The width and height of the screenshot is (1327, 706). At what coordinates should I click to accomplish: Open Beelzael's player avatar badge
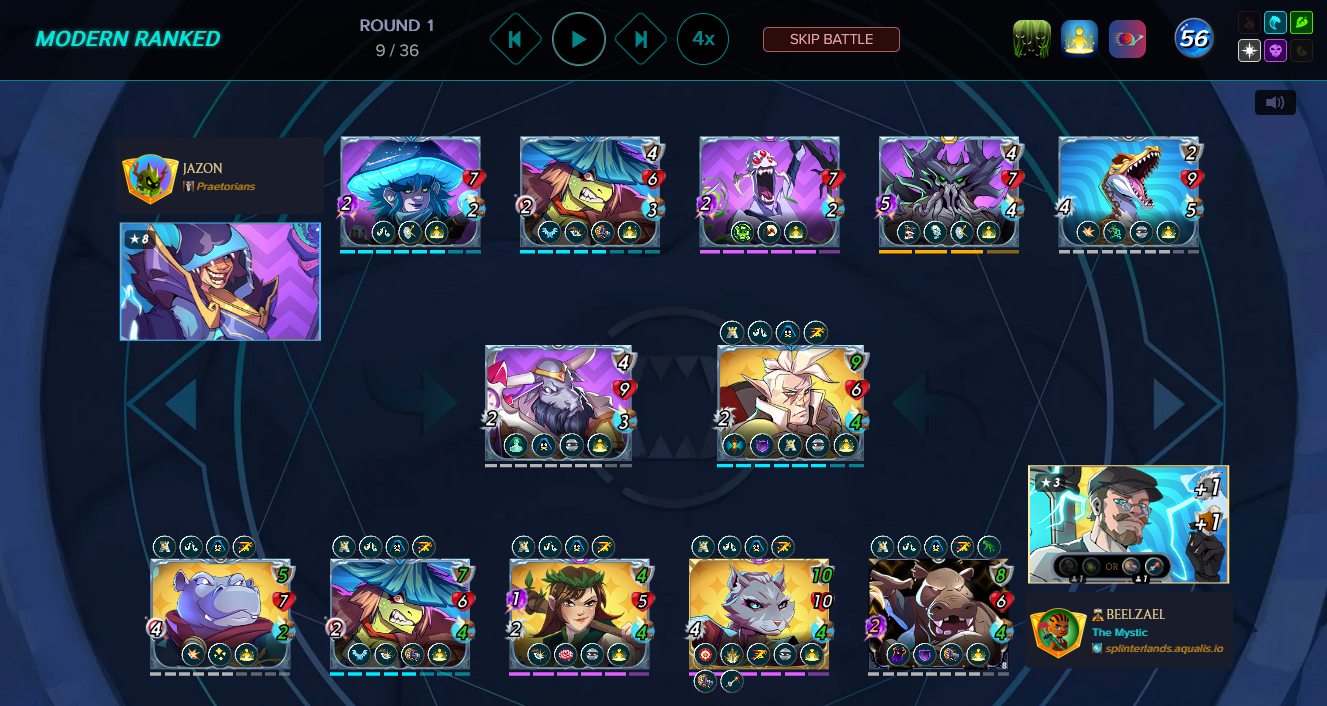click(1058, 633)
